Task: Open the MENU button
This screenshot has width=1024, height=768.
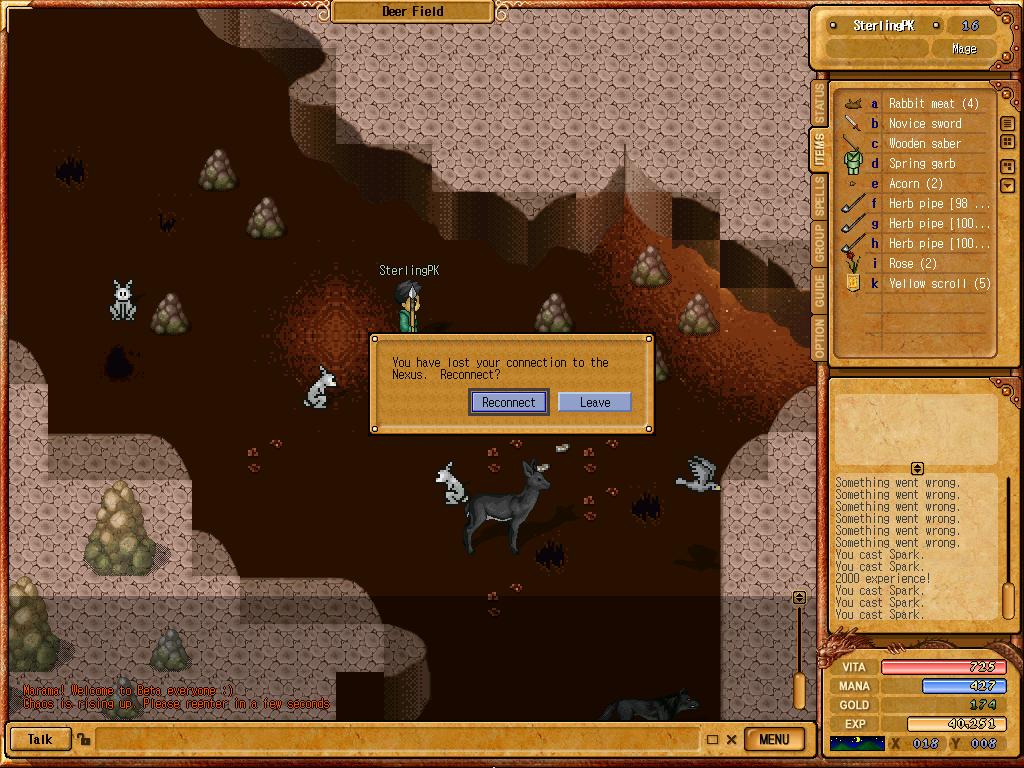Action: pos(774,740)
